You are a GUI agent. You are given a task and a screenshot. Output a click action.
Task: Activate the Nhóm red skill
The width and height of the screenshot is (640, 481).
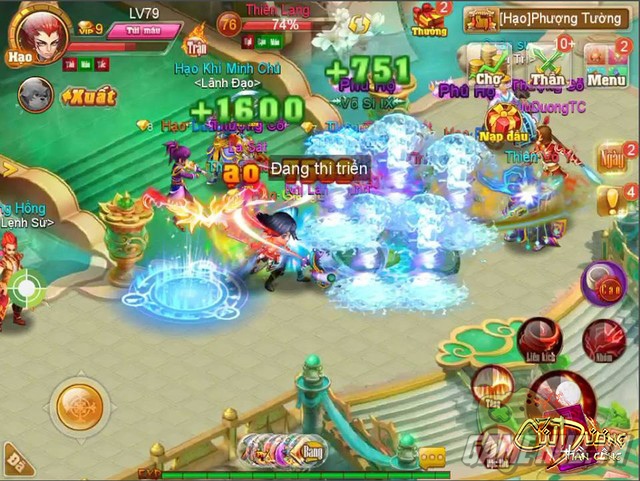click(x=603, y=340)
